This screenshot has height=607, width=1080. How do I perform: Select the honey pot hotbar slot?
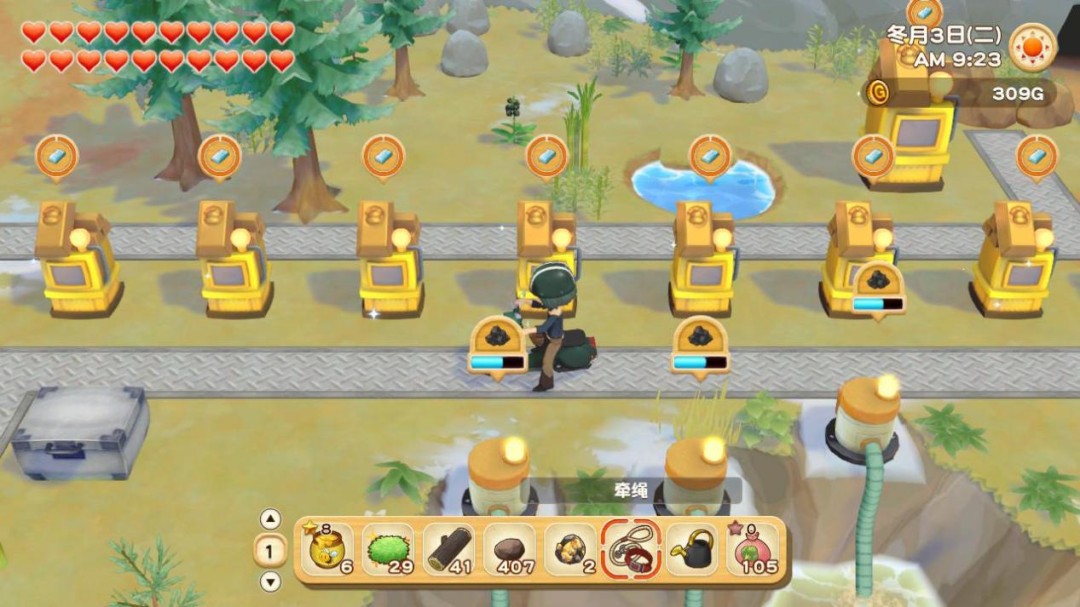[x=327, y=549]
